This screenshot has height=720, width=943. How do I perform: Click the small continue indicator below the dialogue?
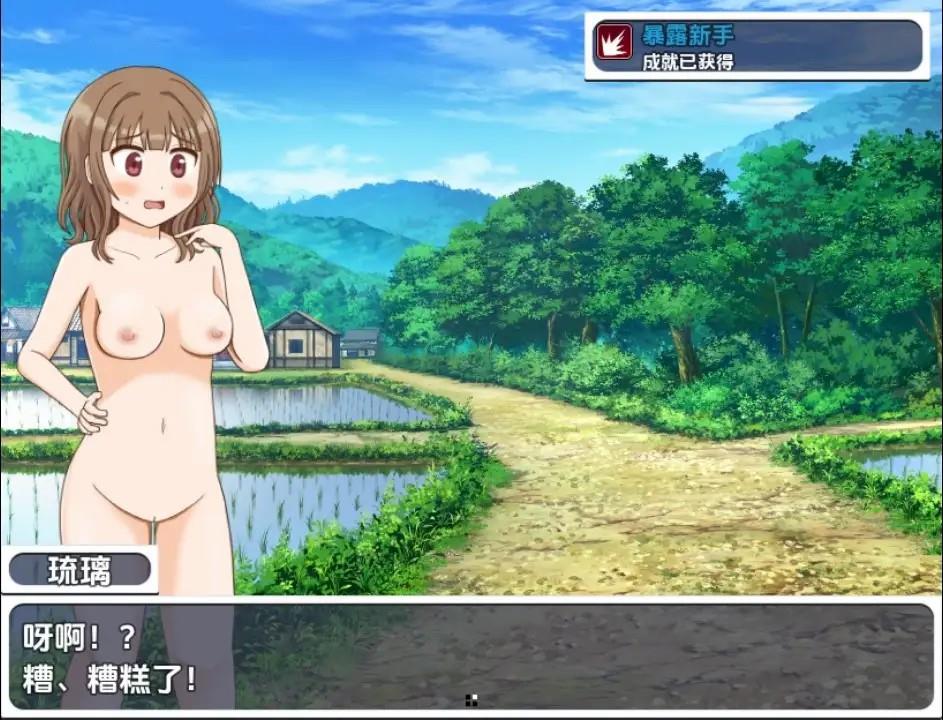pos(472,700)
